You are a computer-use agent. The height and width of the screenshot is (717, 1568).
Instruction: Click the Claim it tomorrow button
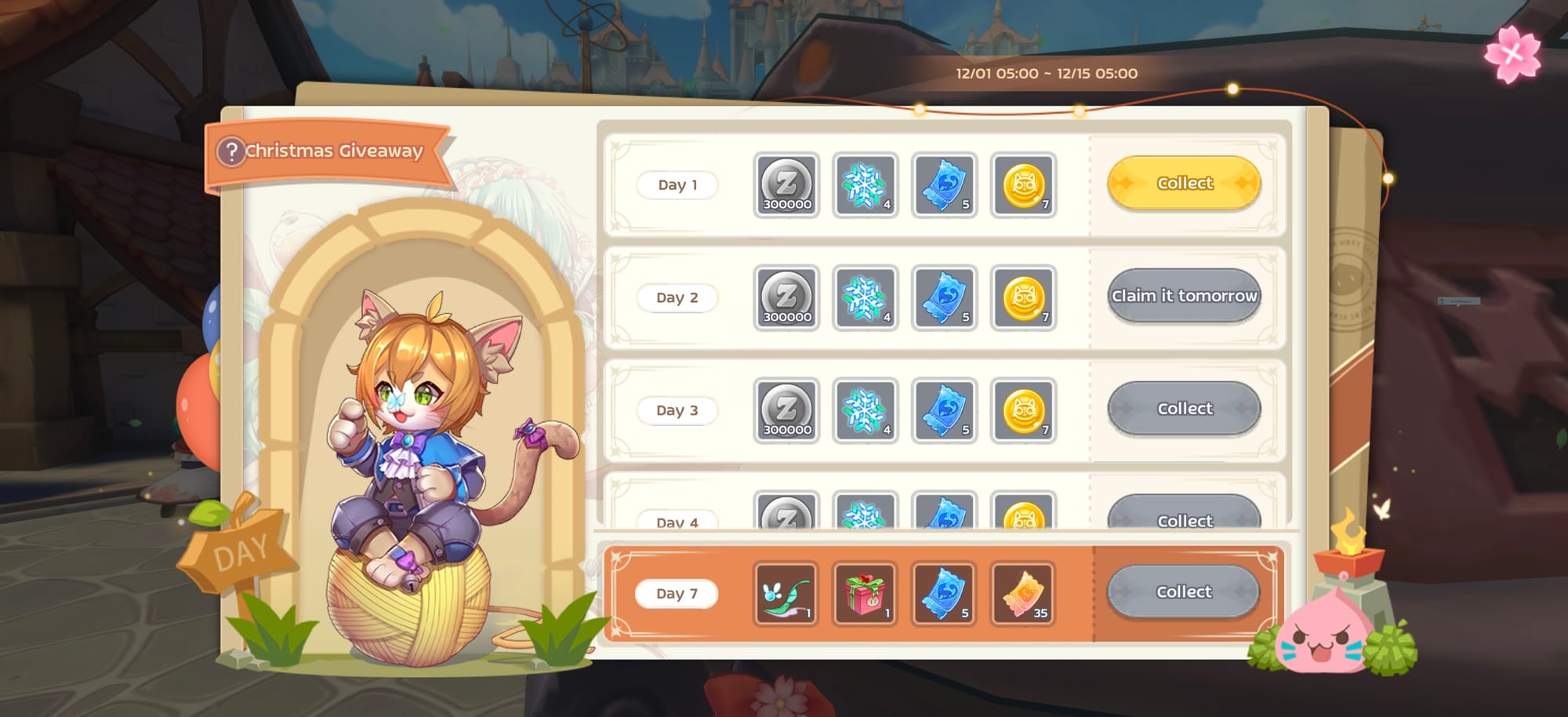(1184, 296)
